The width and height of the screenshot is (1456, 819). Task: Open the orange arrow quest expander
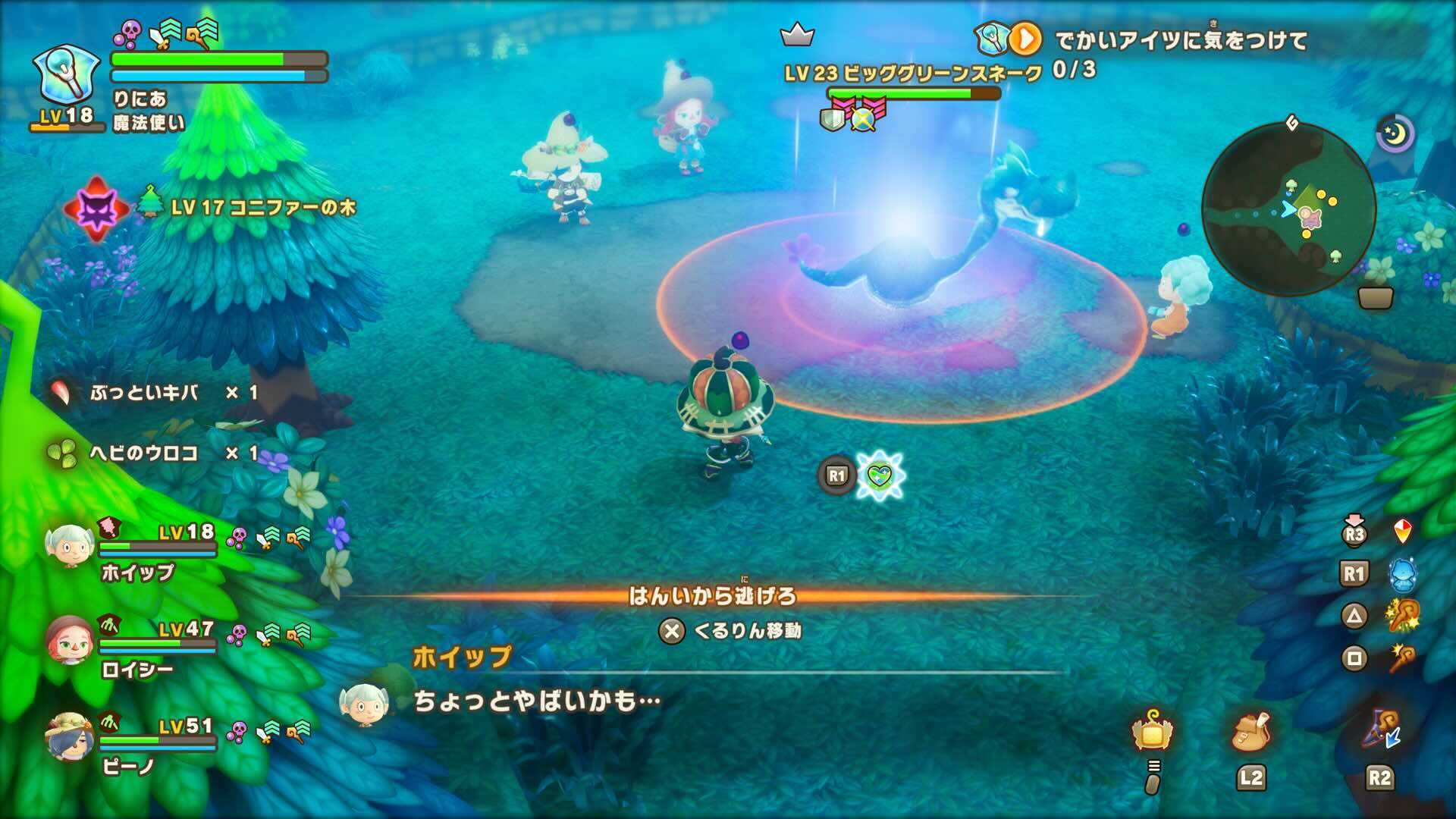pos(1025,37)
